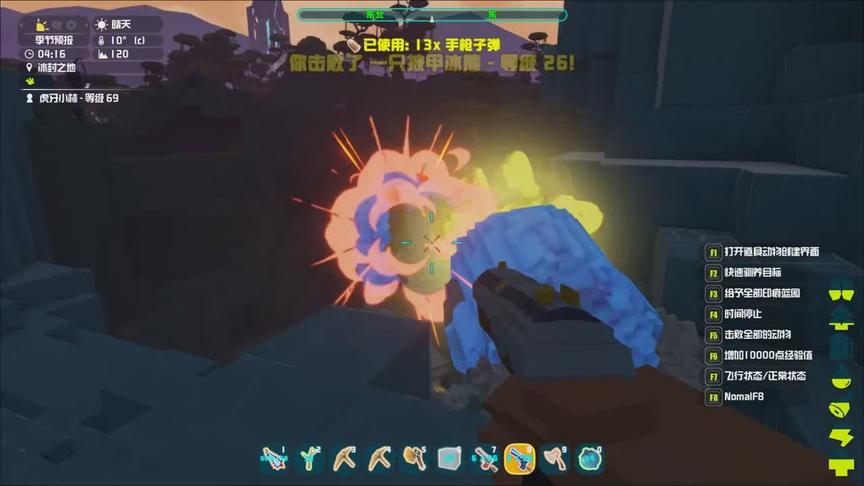This screenshot has height=486, width=864.
Task: Choose the tan axe in hotbar slot 5
Action: [414, 459]
